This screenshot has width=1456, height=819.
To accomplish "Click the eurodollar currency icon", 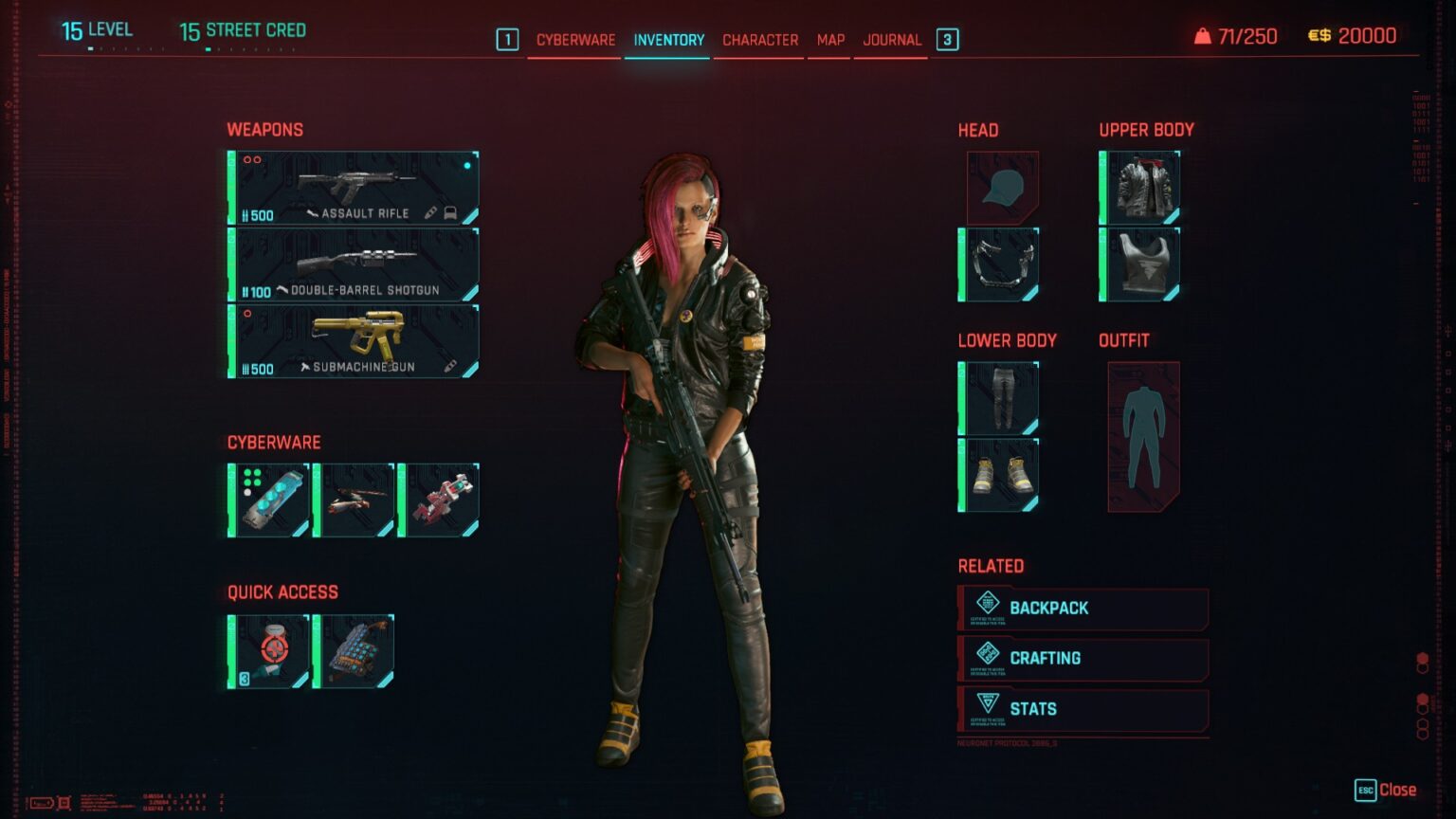I will [x=1318, y=36].
